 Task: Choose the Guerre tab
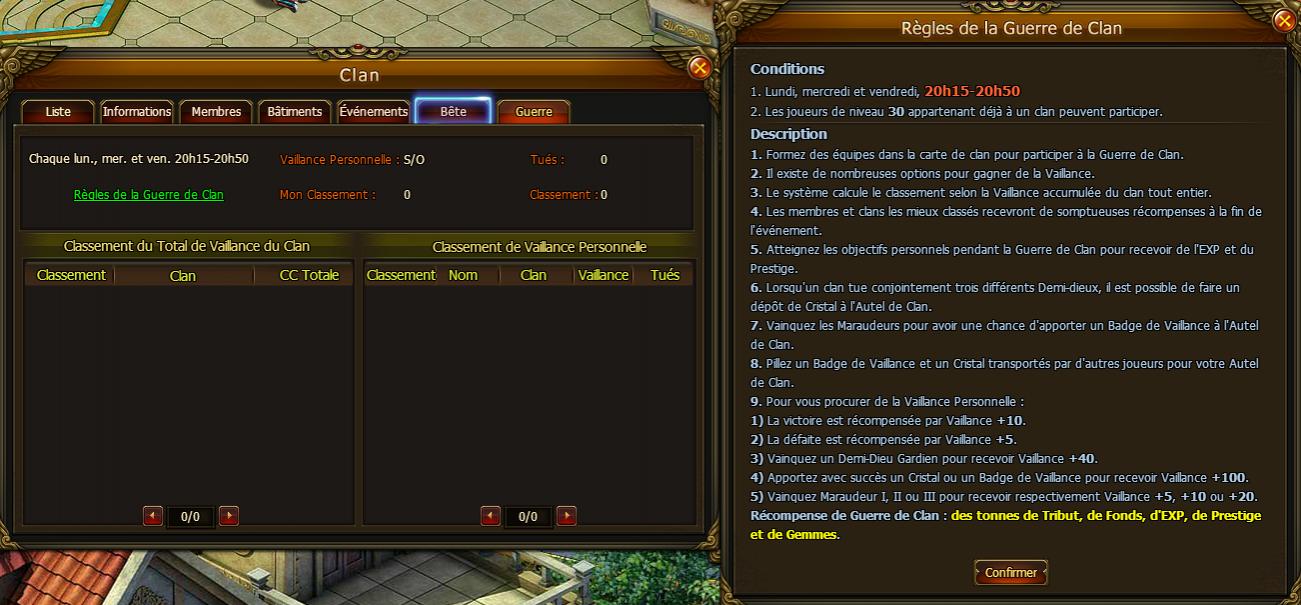533,112
